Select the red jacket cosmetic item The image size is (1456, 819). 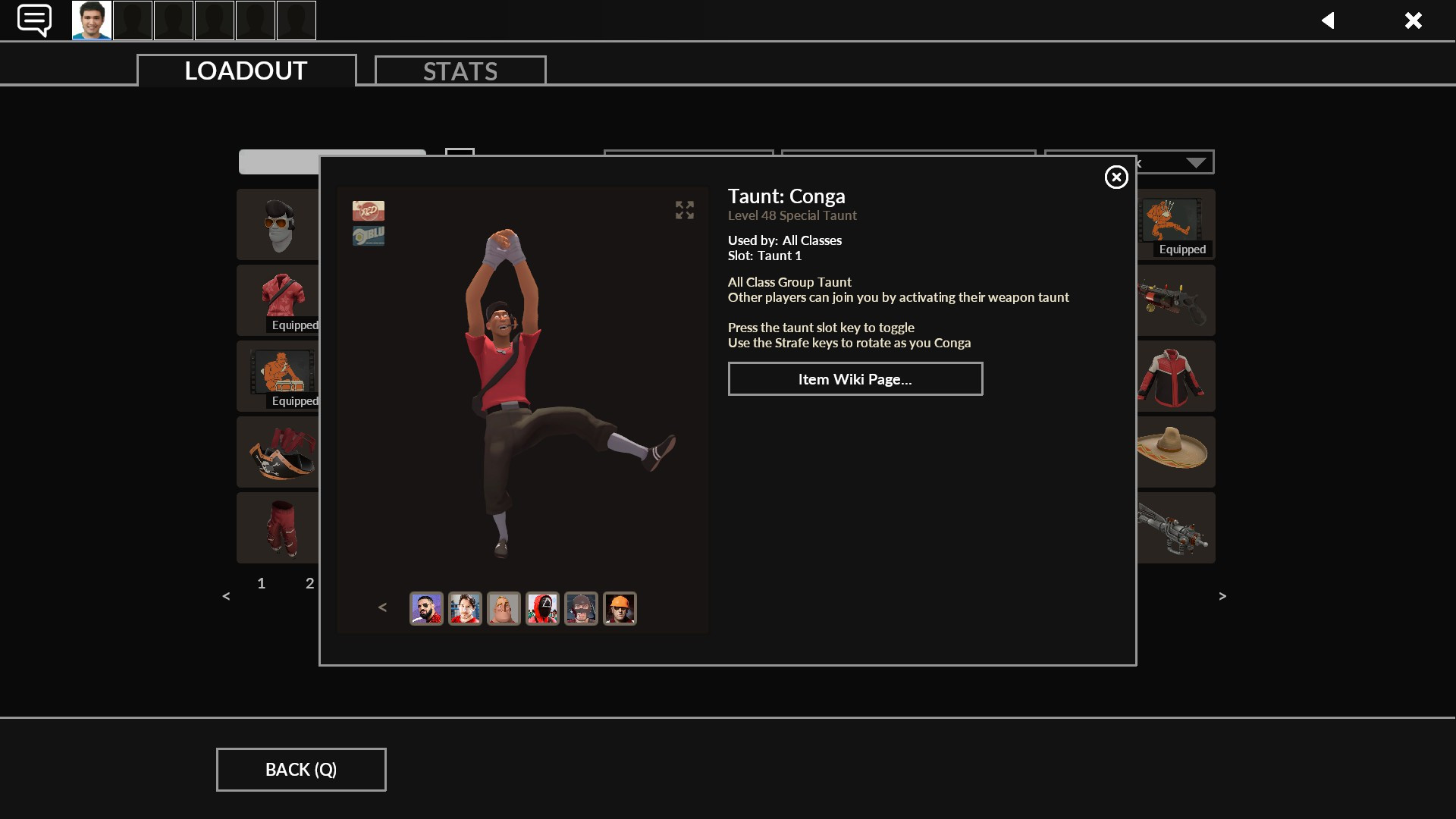pyautogui.click(x=1175, y=376)
